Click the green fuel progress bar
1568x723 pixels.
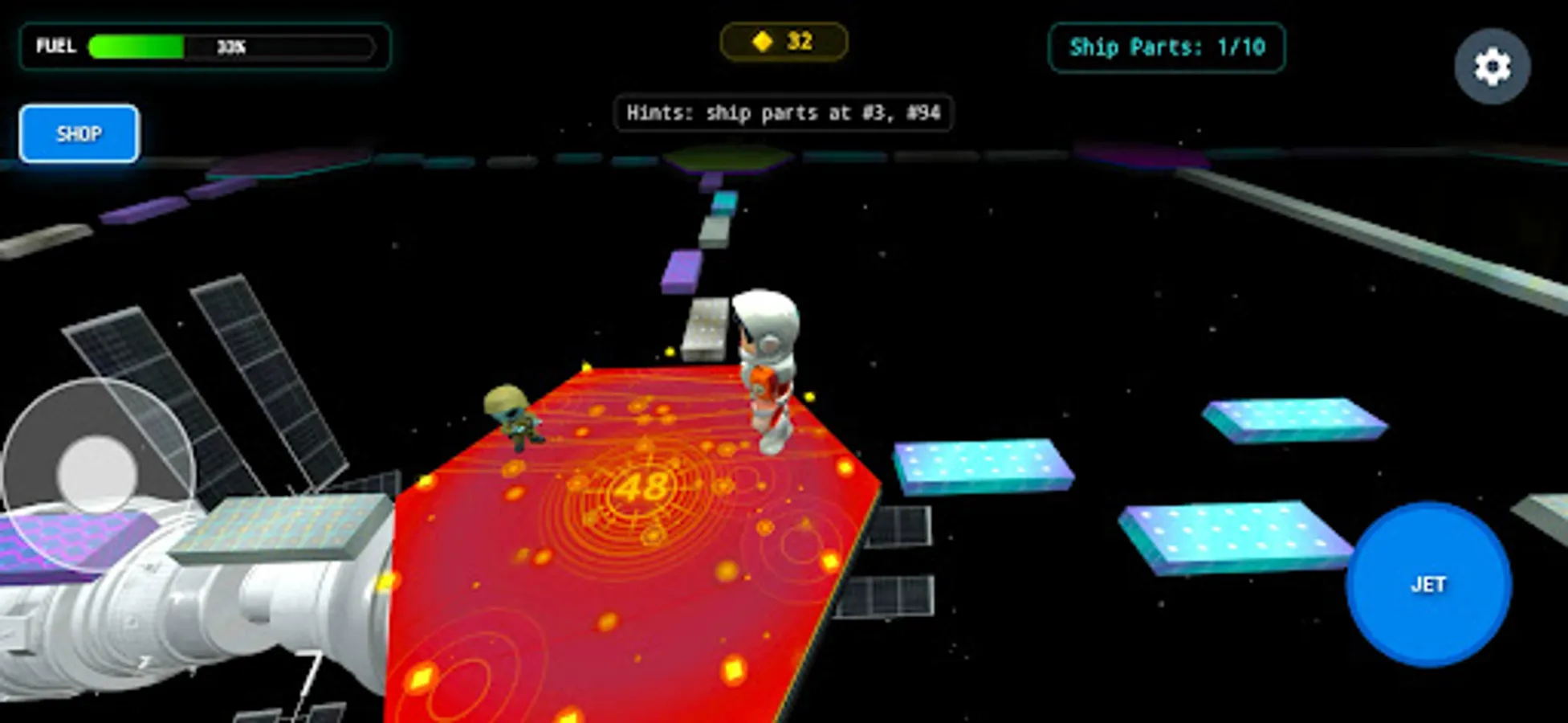point(136,47)
